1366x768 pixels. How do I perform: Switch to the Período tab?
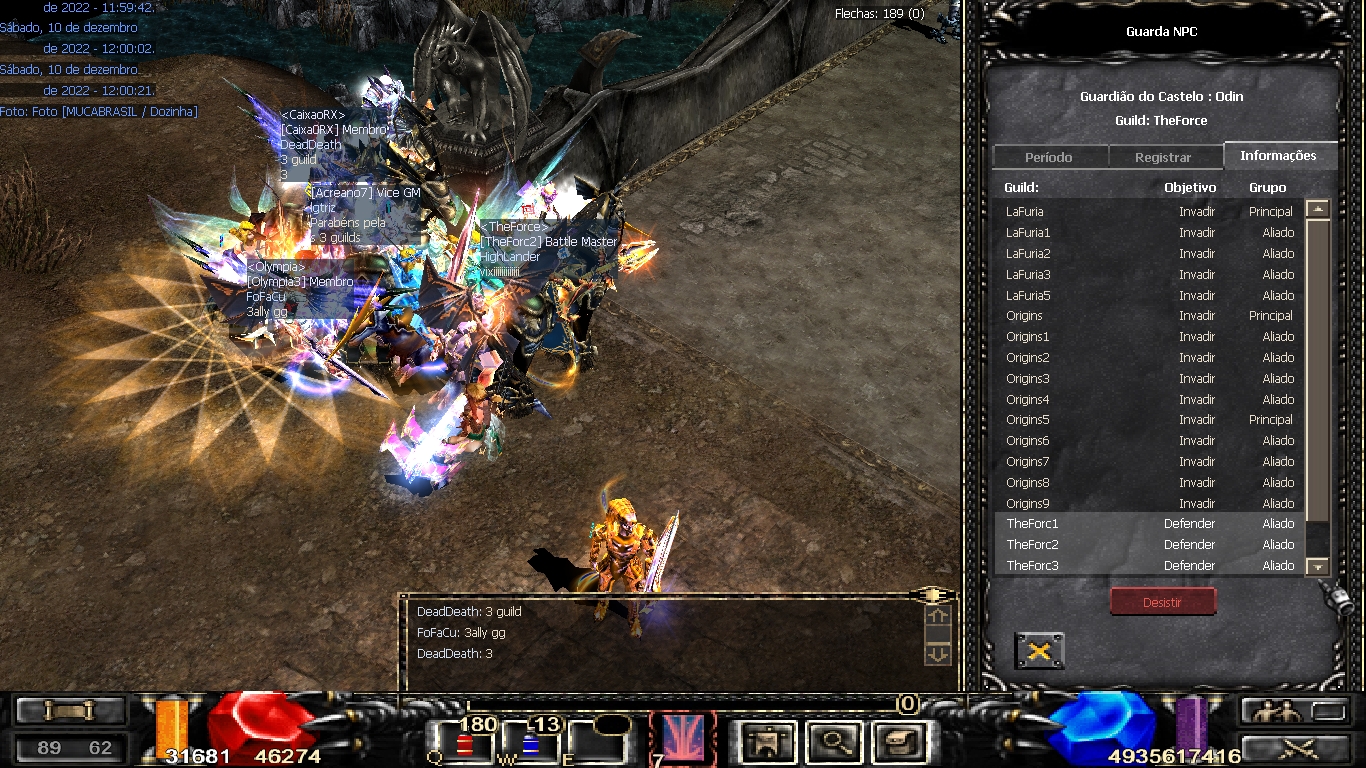point(1049,158)
